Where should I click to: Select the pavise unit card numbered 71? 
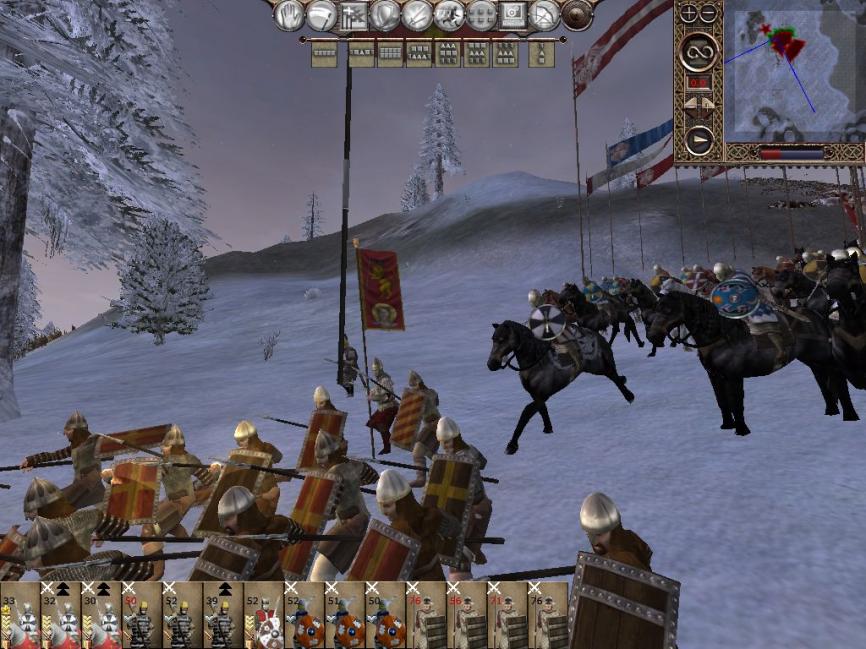coord(507,615)
